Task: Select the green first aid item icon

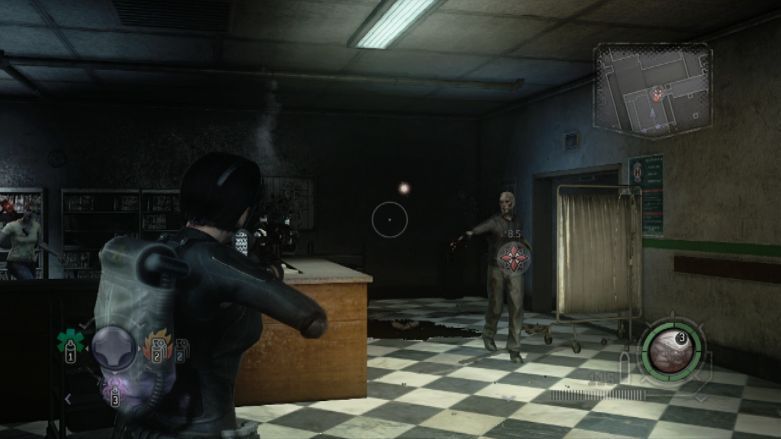Action: coord(71,340)
